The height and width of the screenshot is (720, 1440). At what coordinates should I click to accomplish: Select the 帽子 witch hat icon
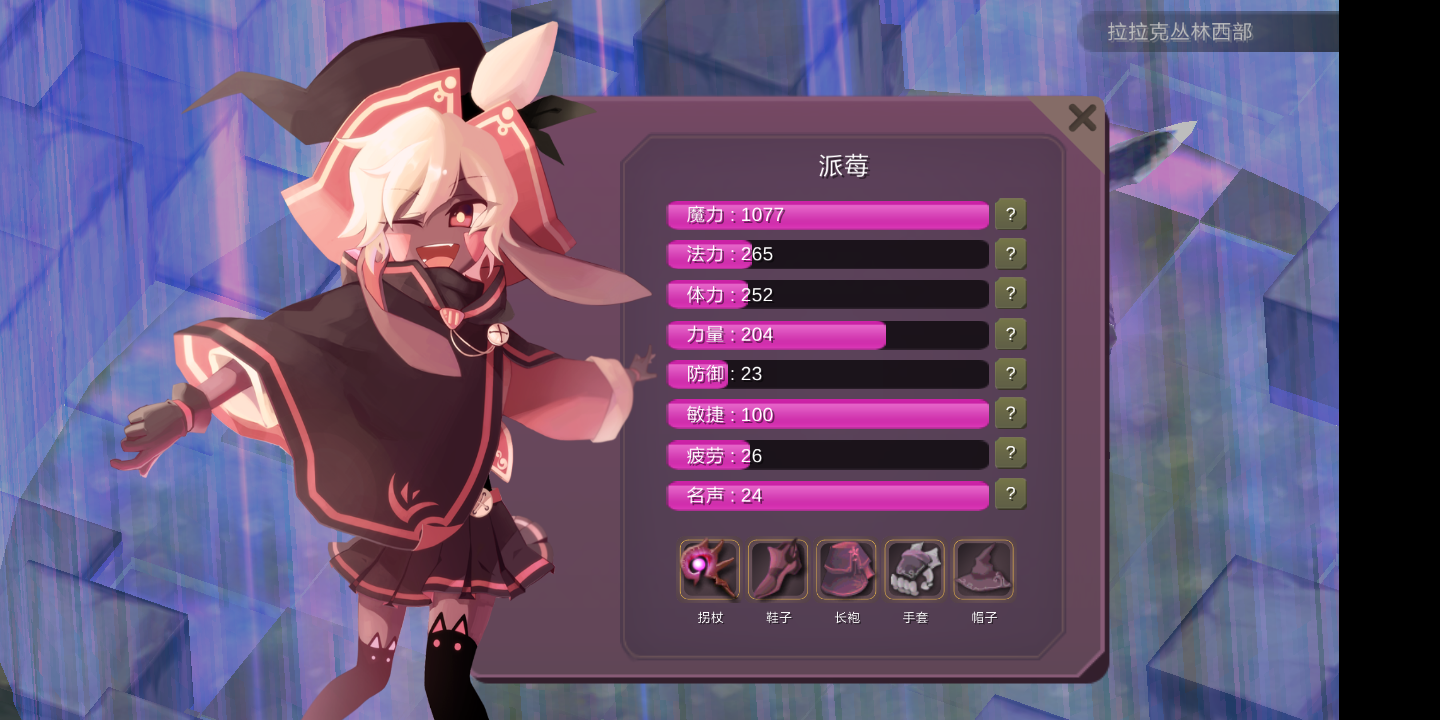point(983,568)
